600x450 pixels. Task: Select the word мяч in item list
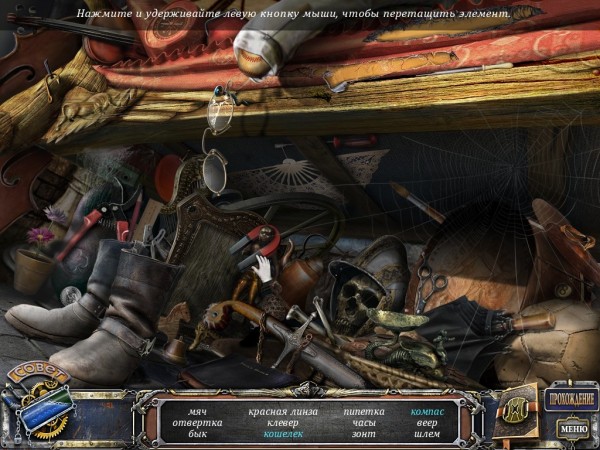(197, 411)
